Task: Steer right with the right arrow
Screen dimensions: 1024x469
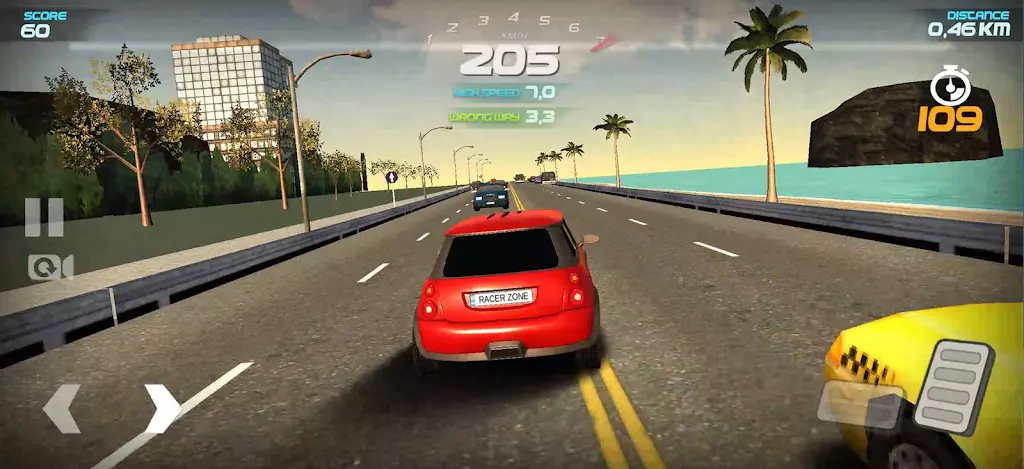Action: (x=162, y=409)
